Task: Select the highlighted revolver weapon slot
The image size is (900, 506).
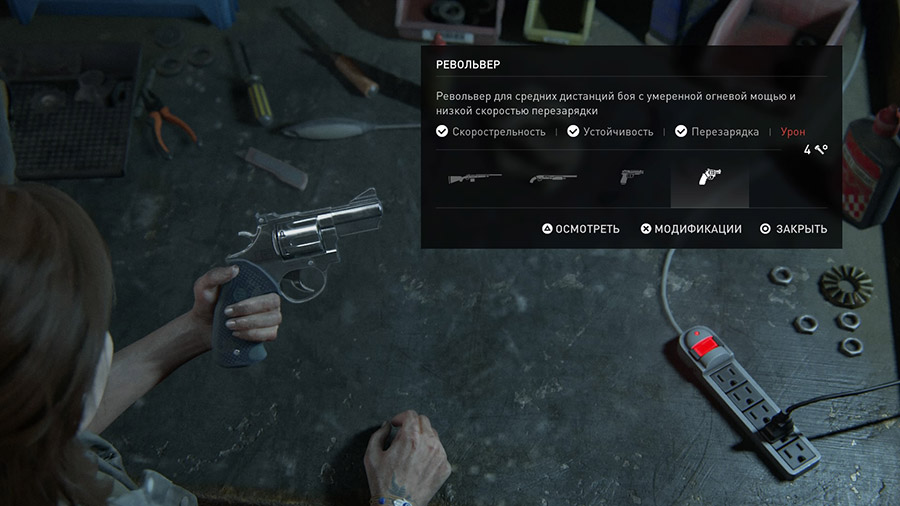Action: [708, 179]
